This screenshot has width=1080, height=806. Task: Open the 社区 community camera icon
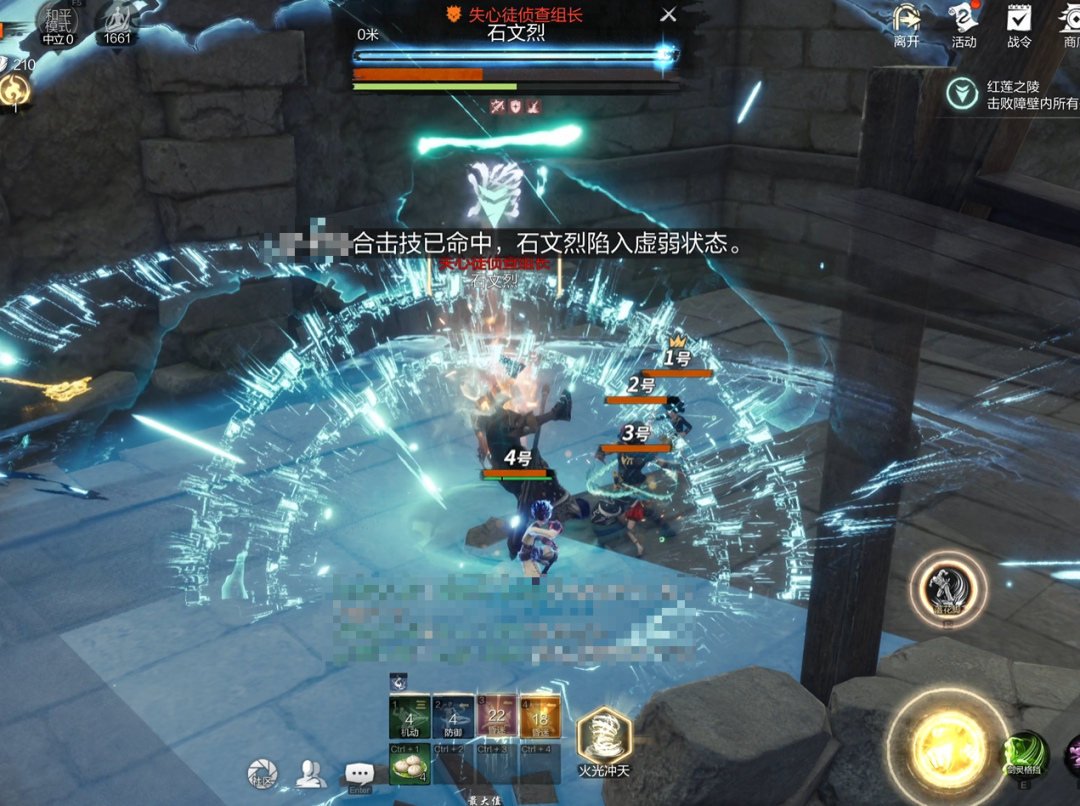[263, 773]
